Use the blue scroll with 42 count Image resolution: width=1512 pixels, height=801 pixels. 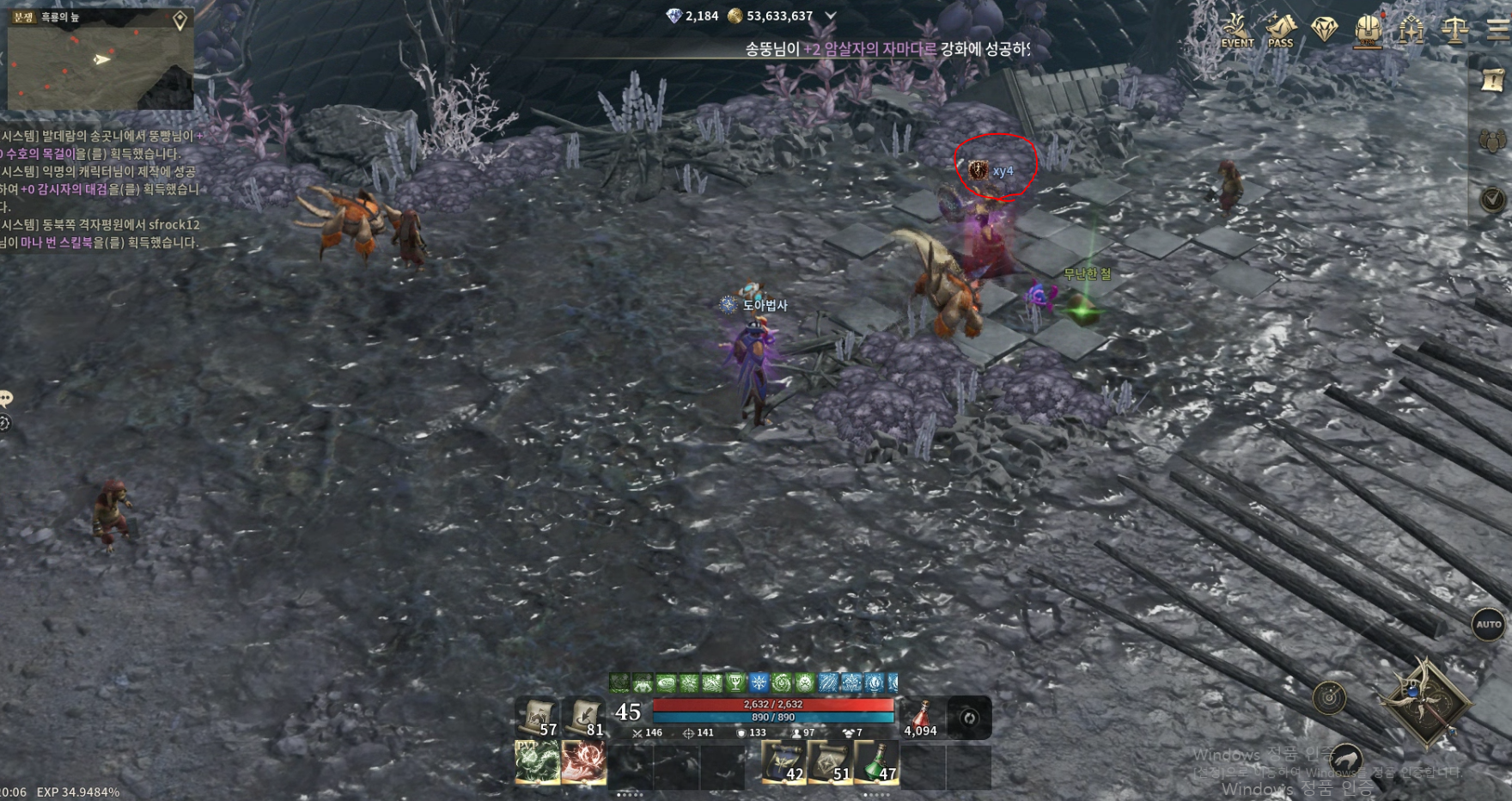[x=783, y=762]
